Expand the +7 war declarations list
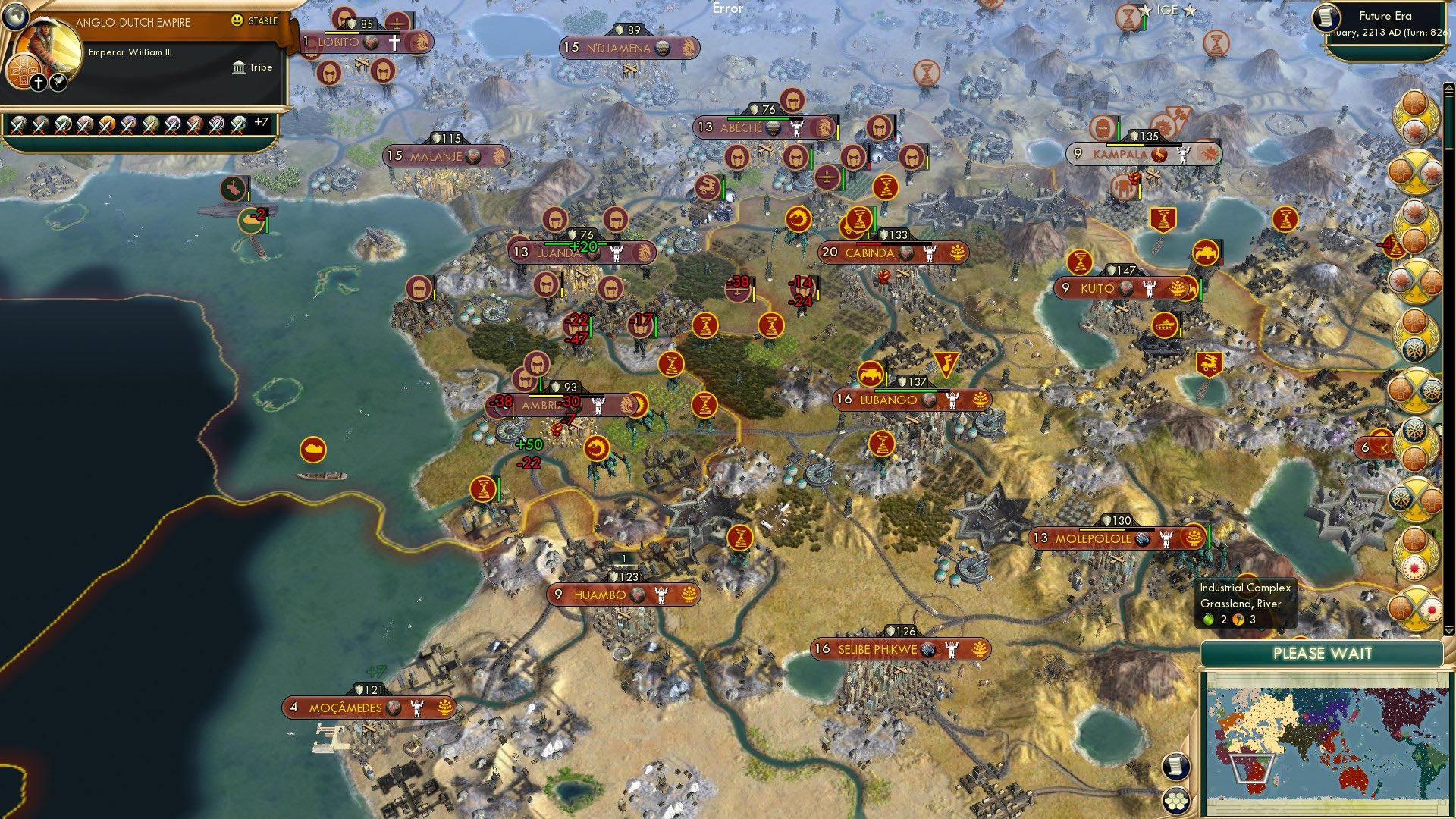The height and width of the screenshot is (819, 1456). tap(261, 120)
